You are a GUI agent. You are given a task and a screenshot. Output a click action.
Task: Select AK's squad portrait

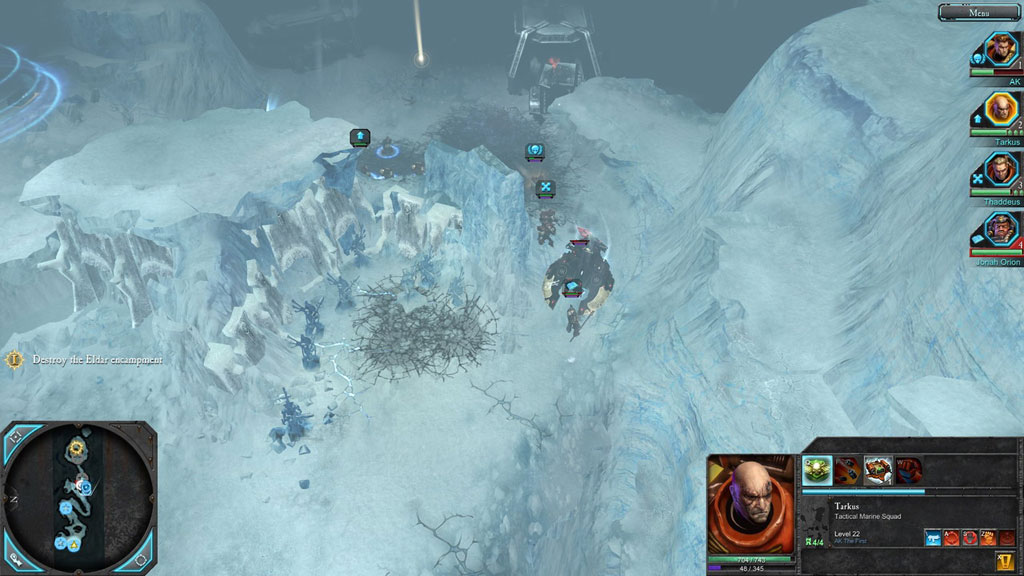point(1000,49)
